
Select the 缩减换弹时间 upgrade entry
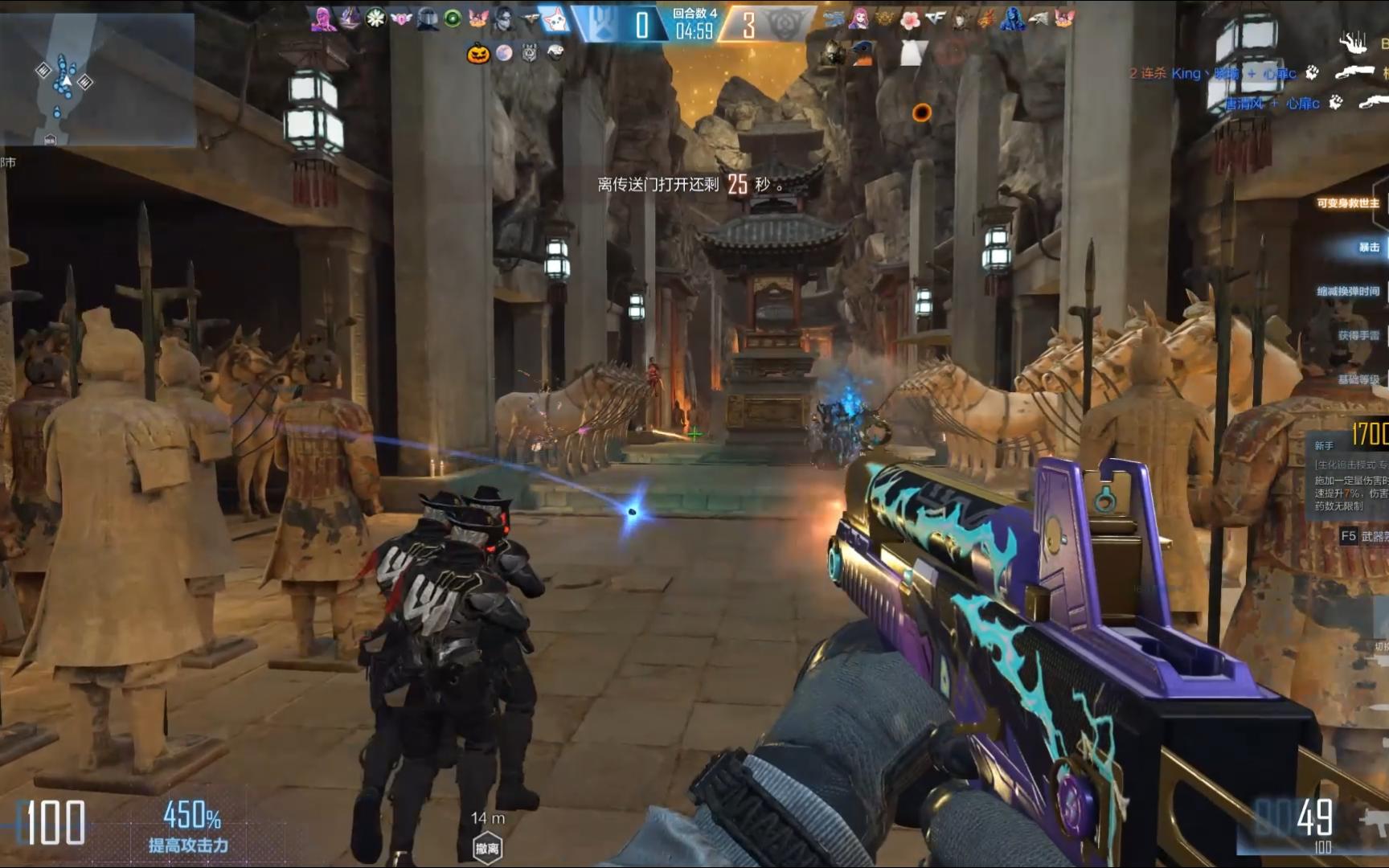[1348, 291]
